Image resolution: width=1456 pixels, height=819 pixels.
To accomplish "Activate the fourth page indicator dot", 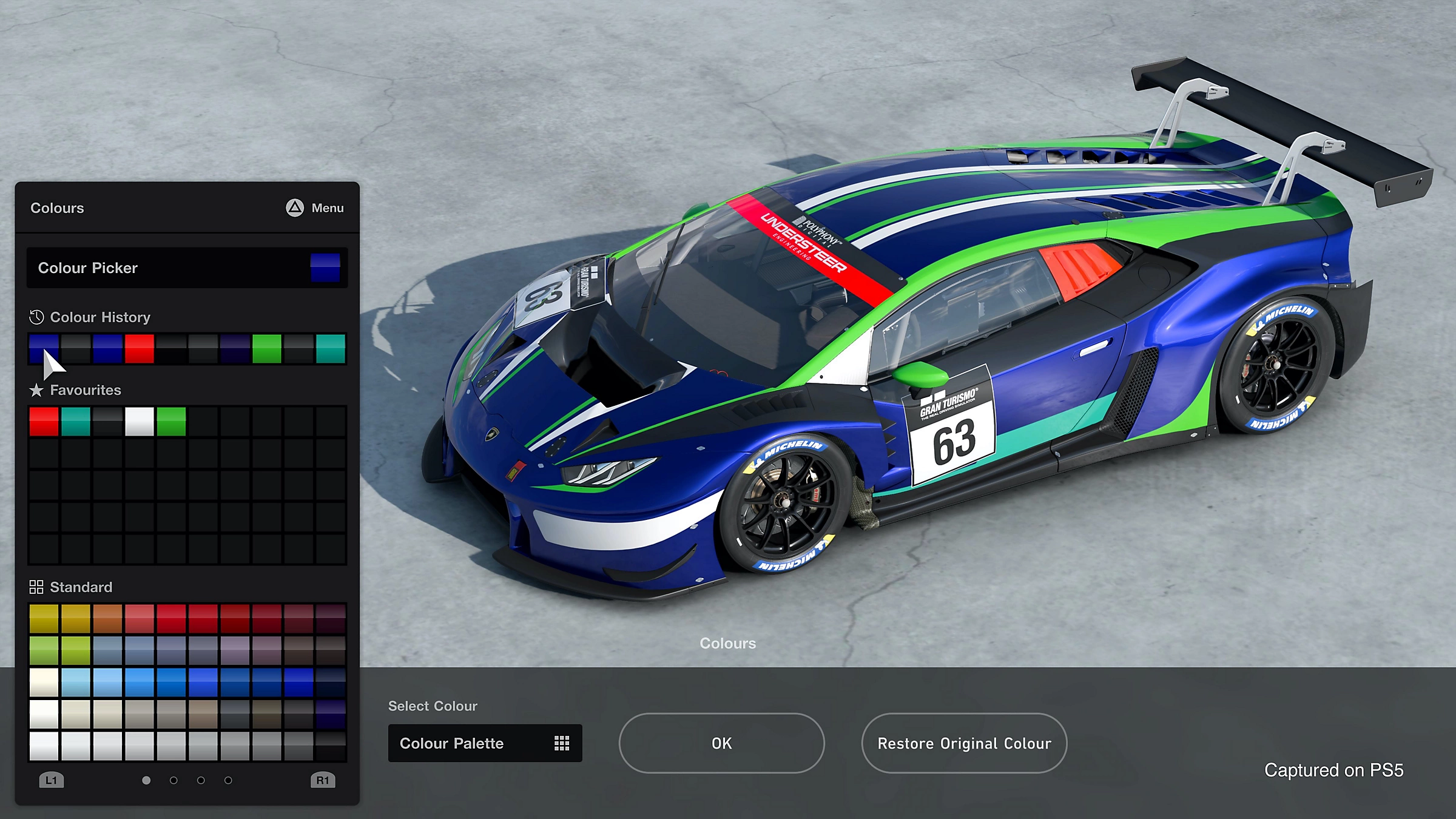I will (x=227, y=781).
